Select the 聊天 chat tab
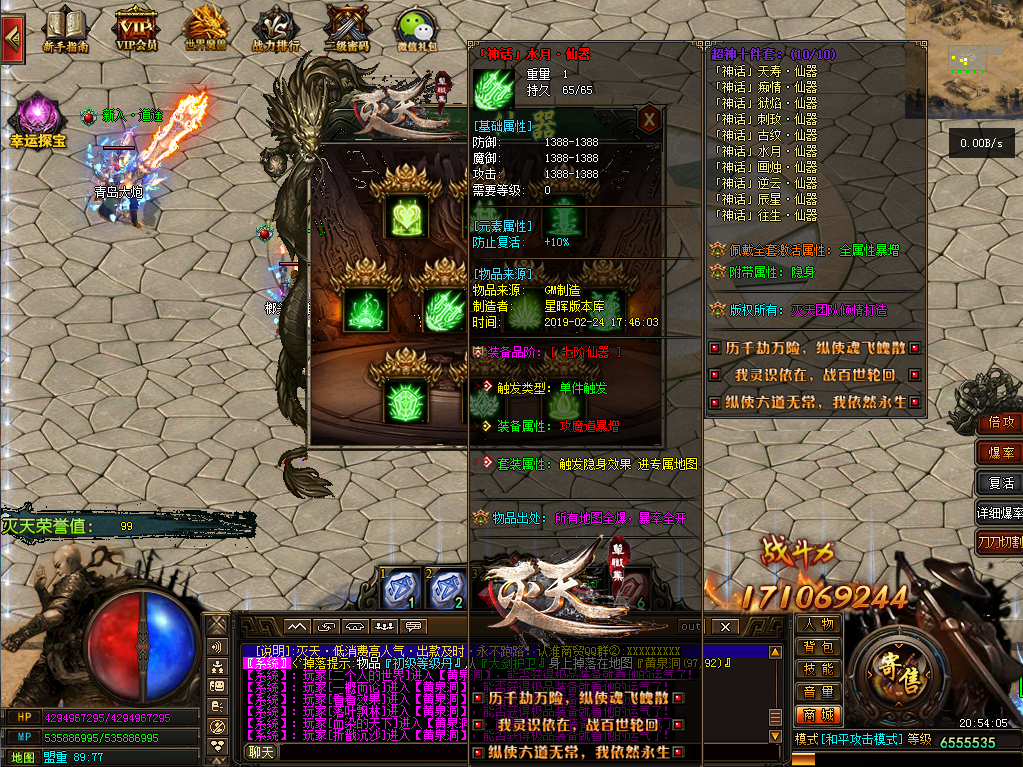The height and width of the screenshot is (767, 1023). (261, 752)
